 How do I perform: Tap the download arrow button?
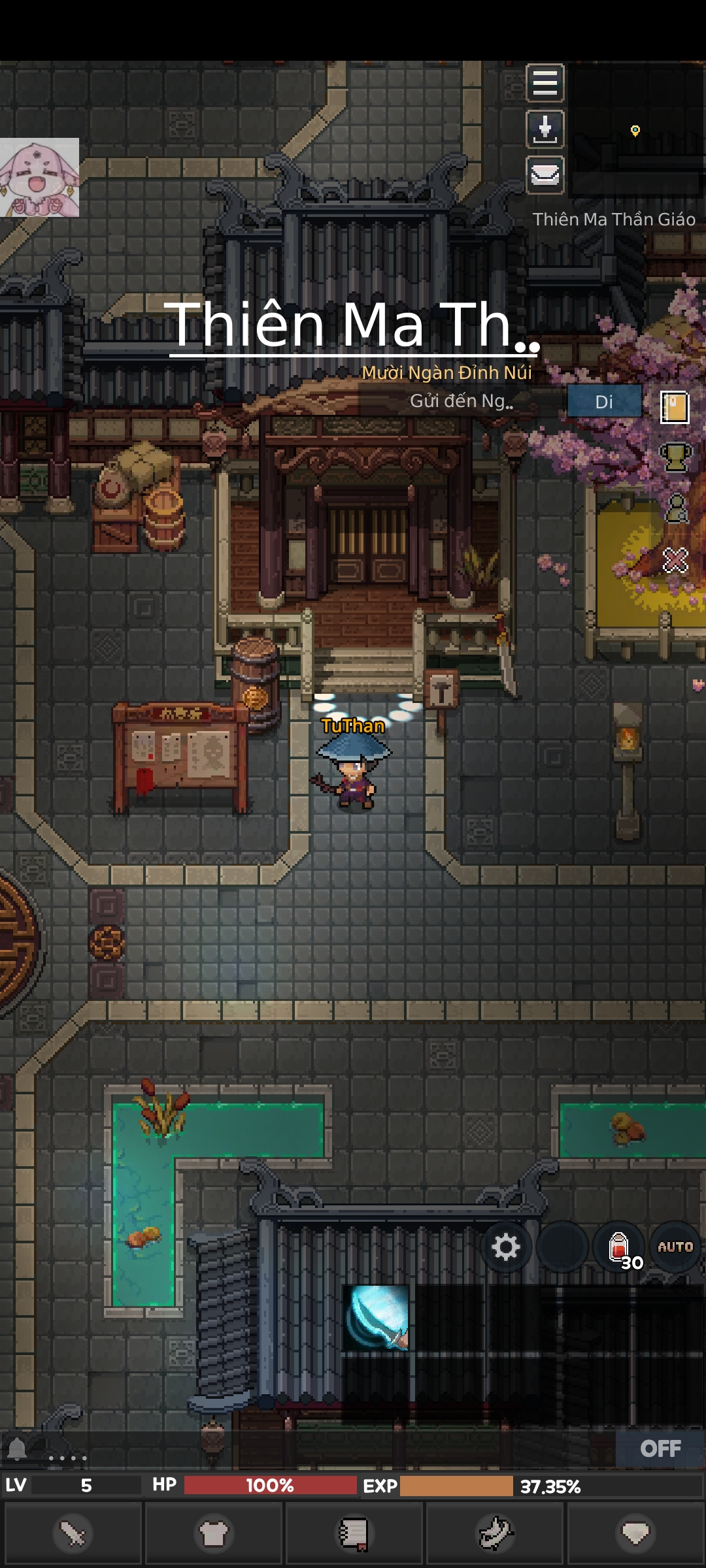pyautogui.click(x=545, y=129)
